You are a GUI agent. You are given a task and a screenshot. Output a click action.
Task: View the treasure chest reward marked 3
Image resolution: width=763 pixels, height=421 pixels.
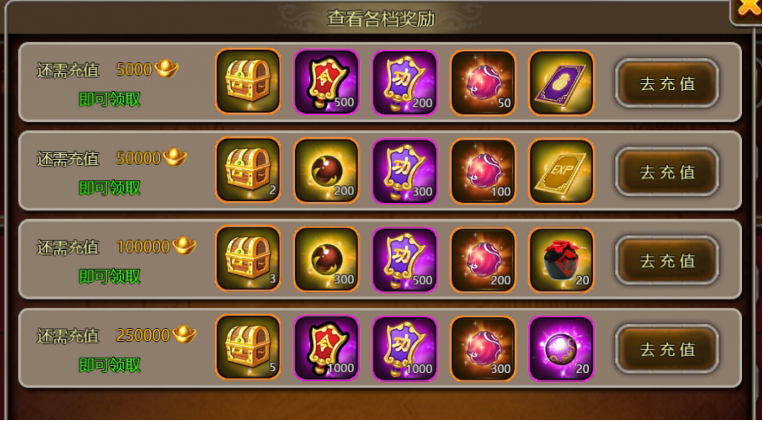248,260
